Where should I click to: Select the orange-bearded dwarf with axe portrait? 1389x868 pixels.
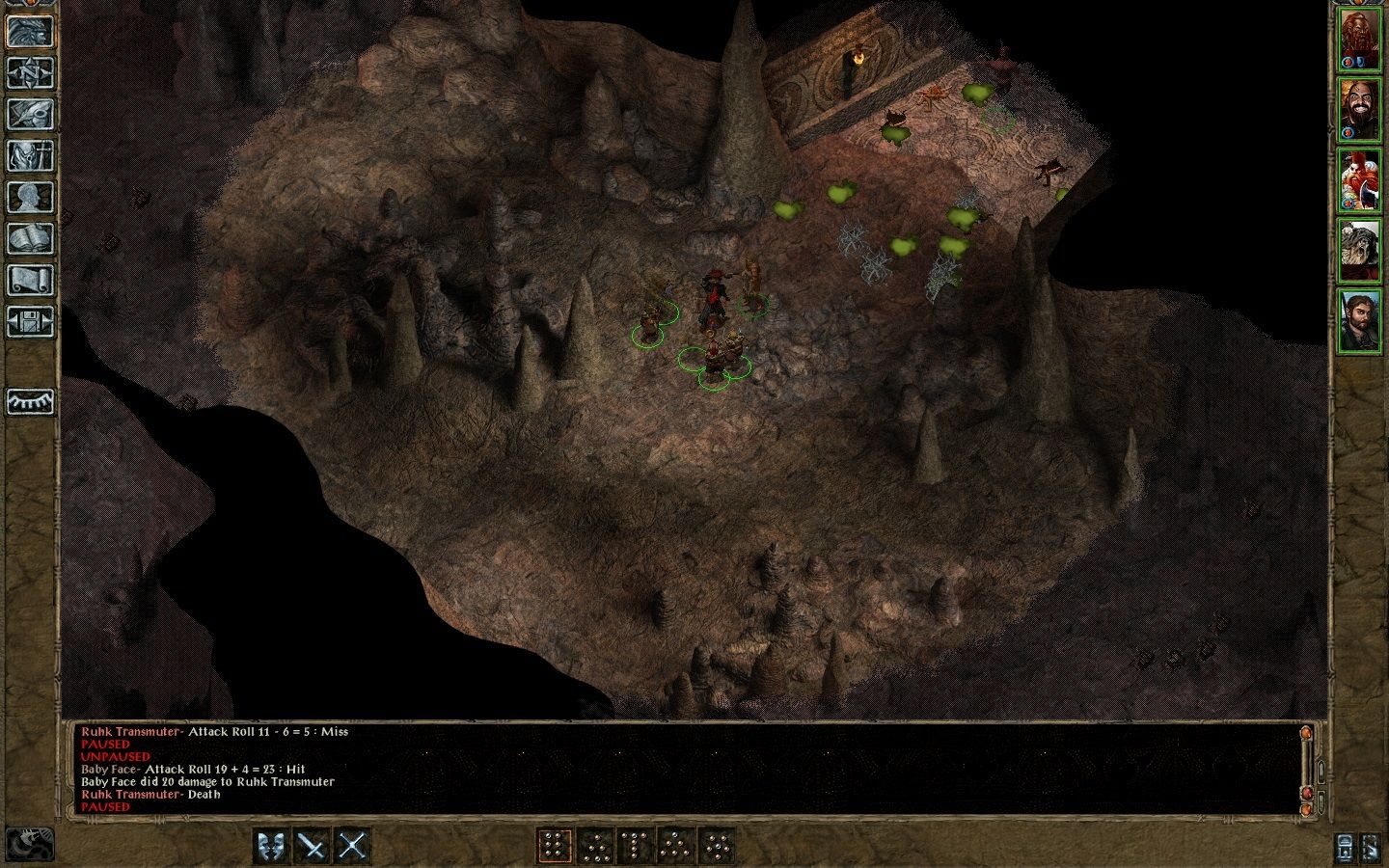(x=1360, y=180)
